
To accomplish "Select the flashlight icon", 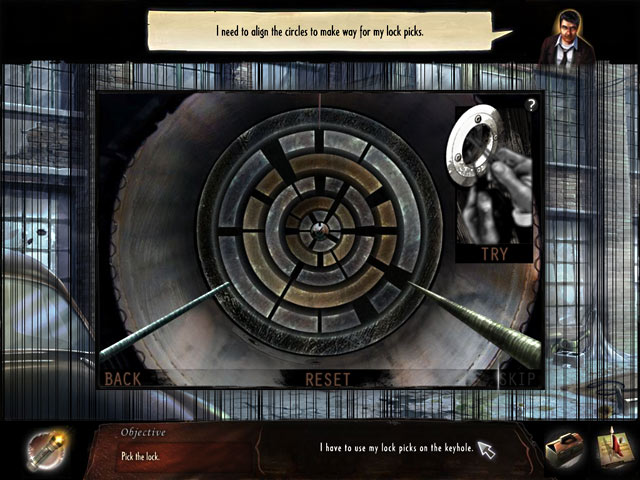I will pyautogui.click(x=43, y=446).
